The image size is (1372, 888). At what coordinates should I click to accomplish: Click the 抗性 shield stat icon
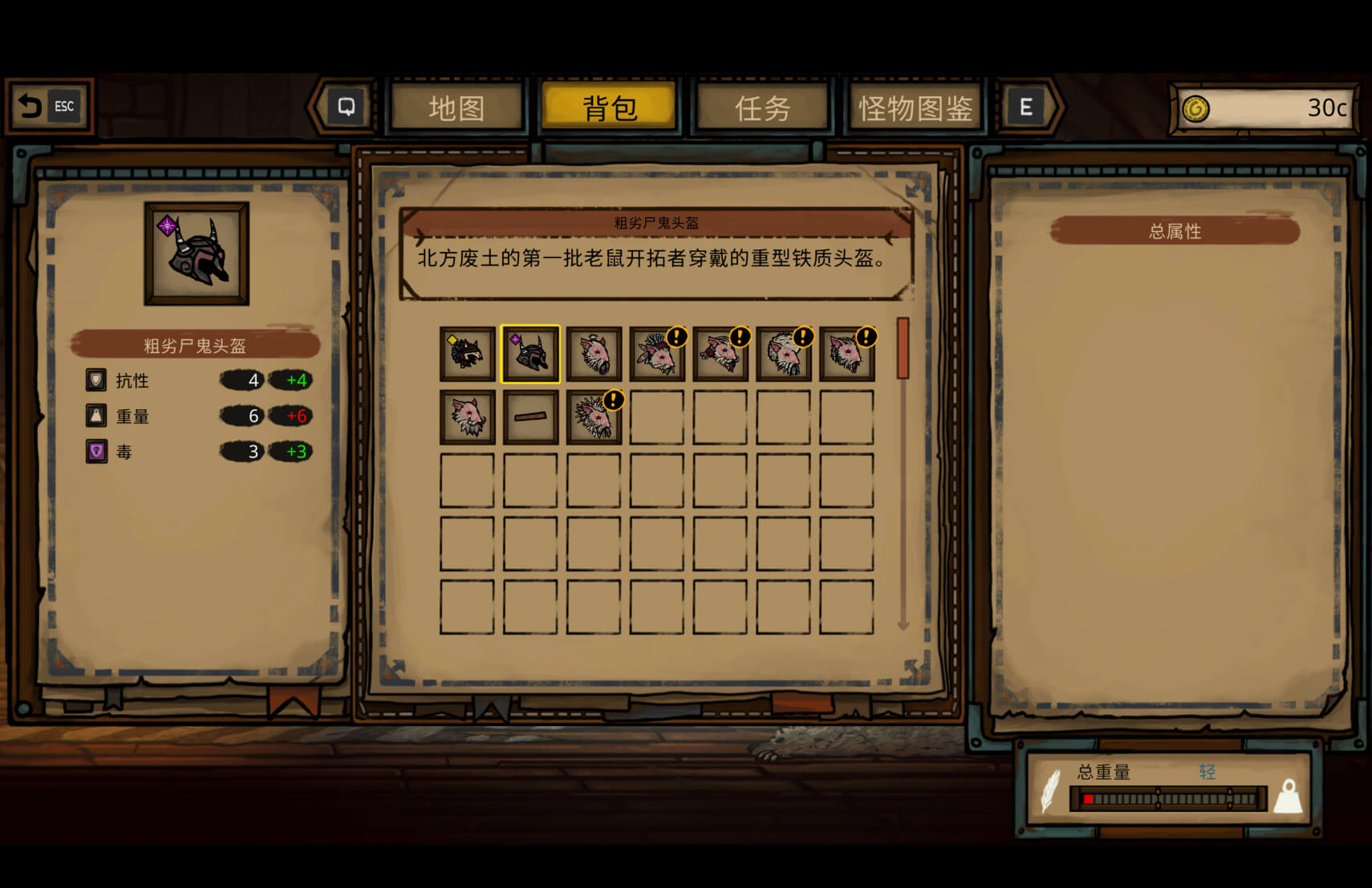click(x=95, y=379)
